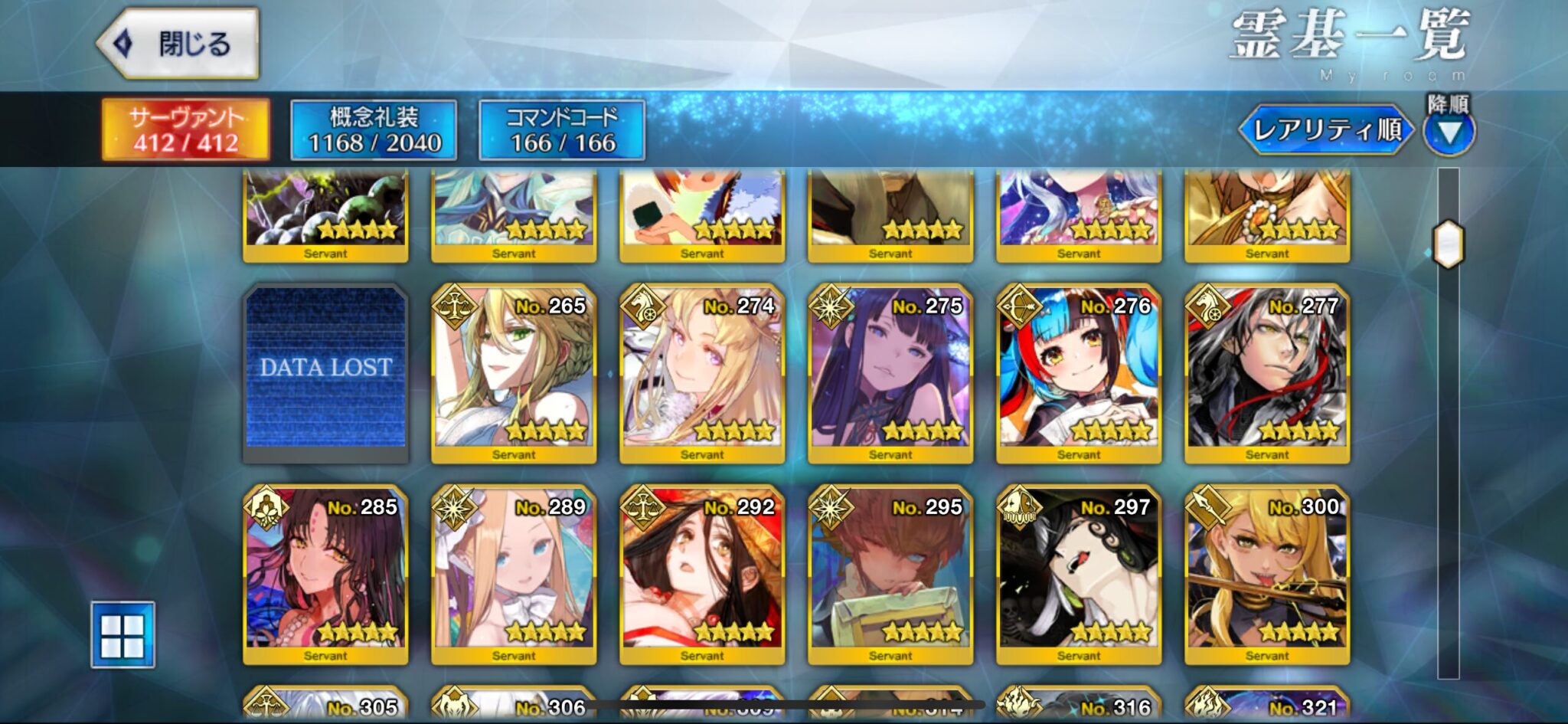
Task: Change sorting via レアリティ順 button
Action: click(1327, 129)
